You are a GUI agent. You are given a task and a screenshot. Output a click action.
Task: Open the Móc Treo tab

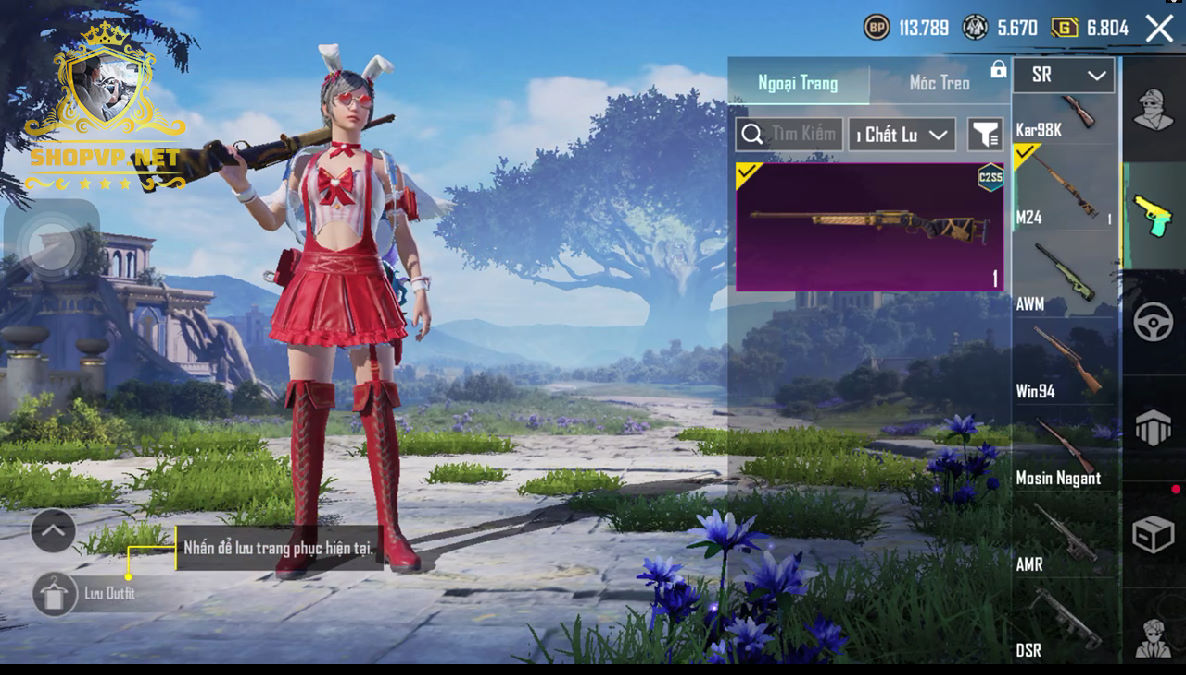coord(939,83)
